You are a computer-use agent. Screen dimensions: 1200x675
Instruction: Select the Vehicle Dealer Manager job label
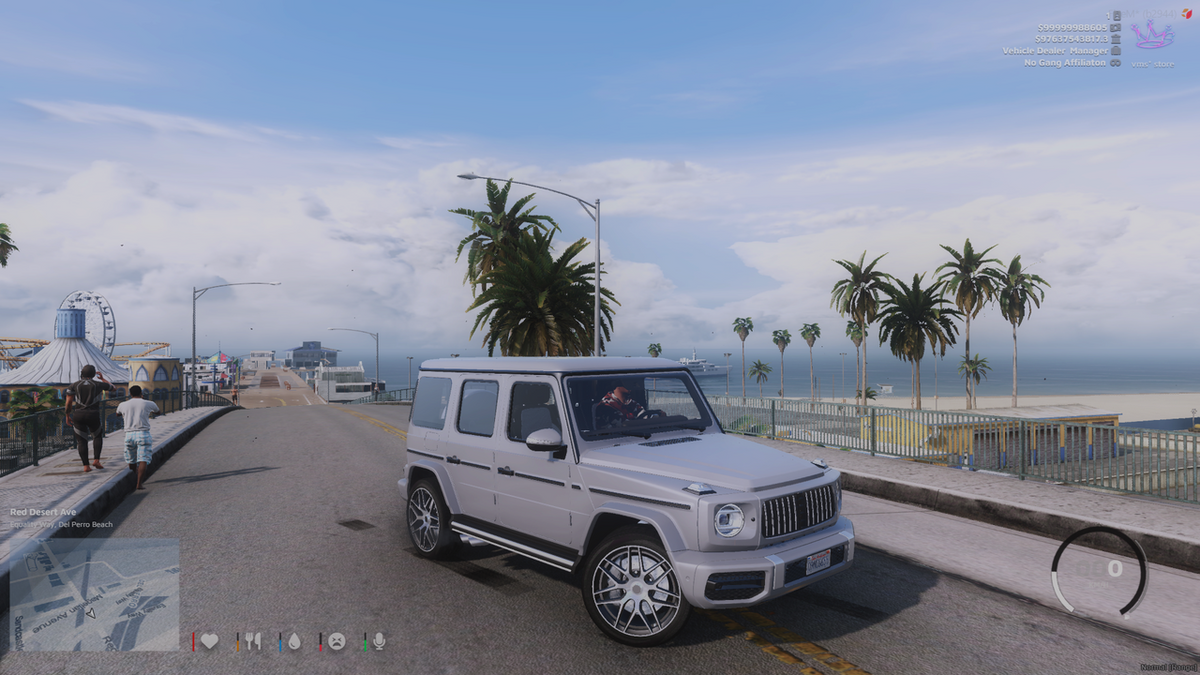point(1055,50)
